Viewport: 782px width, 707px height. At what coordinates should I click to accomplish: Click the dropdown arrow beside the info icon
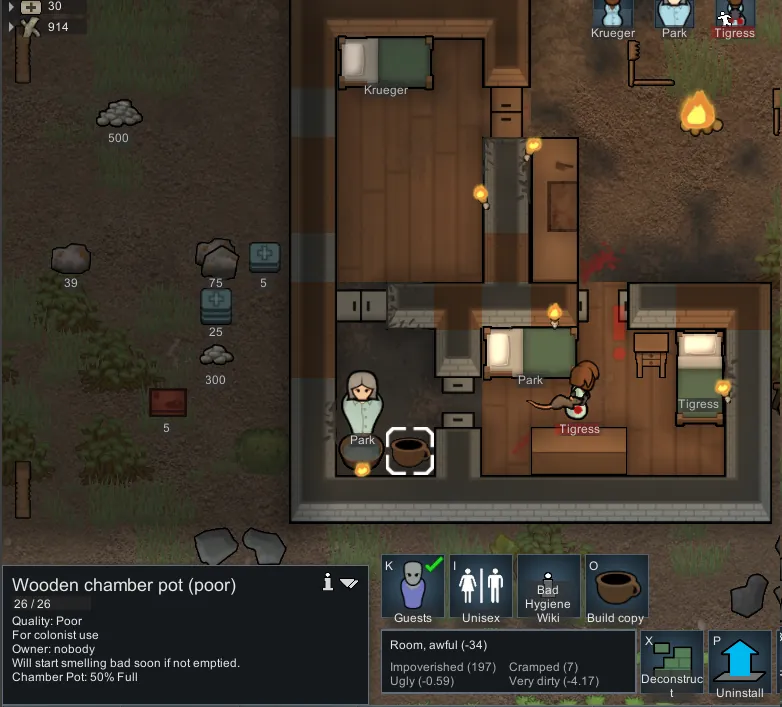tap(349, 583)
